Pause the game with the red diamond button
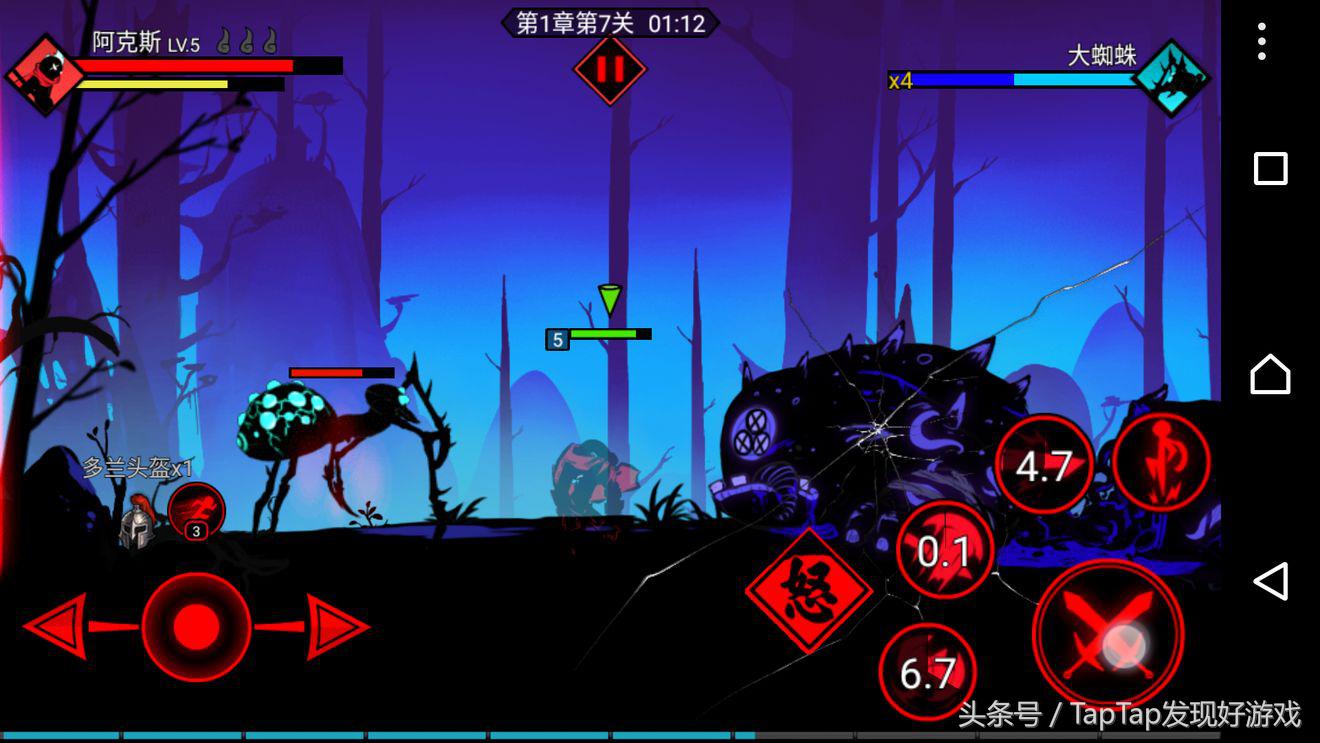Viewport: 1320px width, 743px height. [610, 69]
